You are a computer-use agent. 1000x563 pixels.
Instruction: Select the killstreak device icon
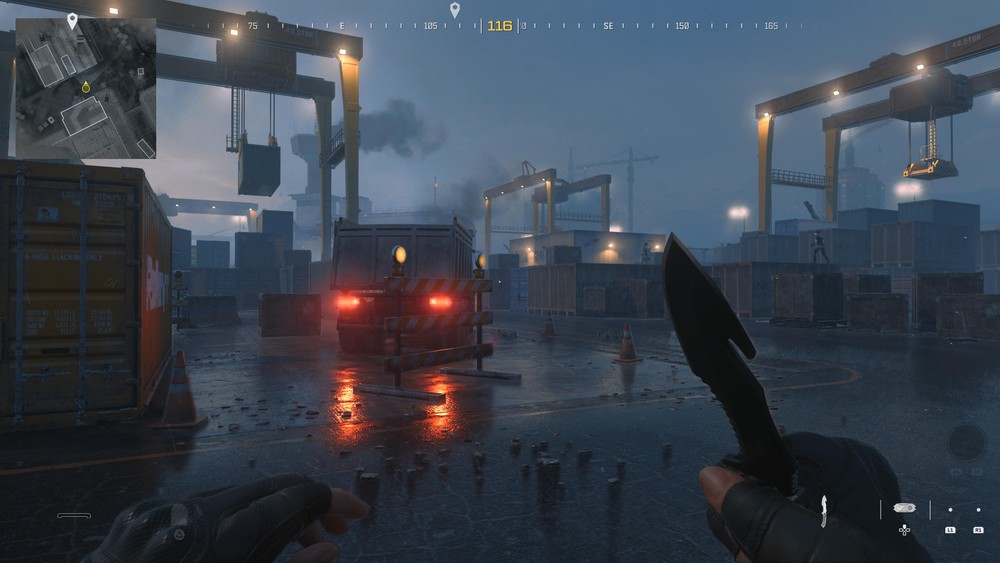904,508
